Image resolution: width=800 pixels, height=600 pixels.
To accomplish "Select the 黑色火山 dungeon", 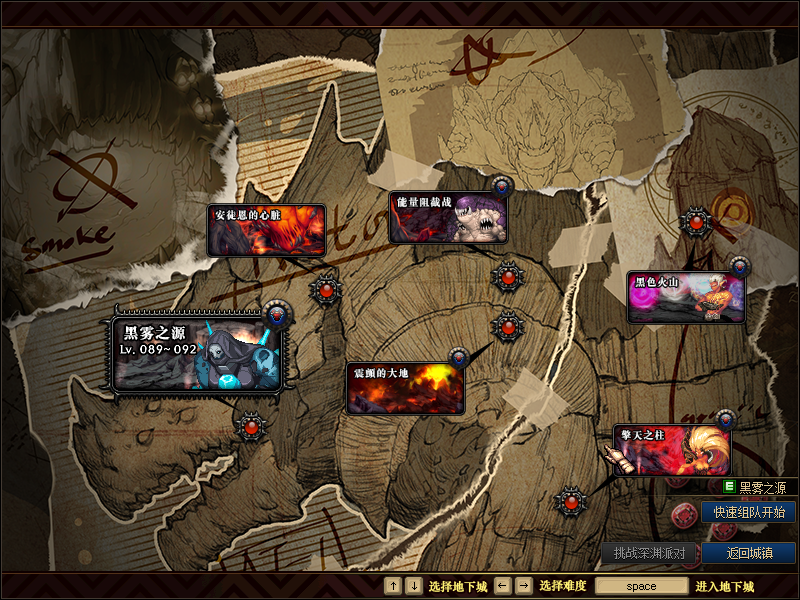I will pos(686,297).
